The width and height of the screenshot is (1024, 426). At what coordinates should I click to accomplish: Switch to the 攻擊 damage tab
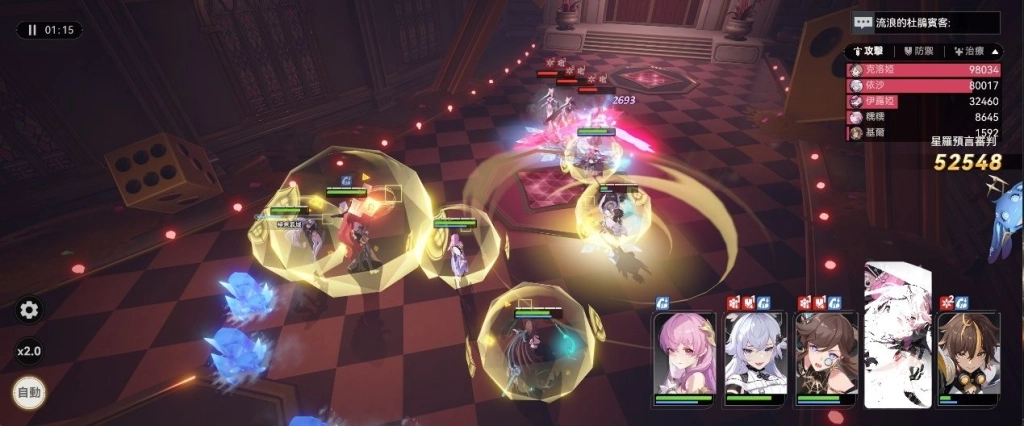(x=866, y=51)
